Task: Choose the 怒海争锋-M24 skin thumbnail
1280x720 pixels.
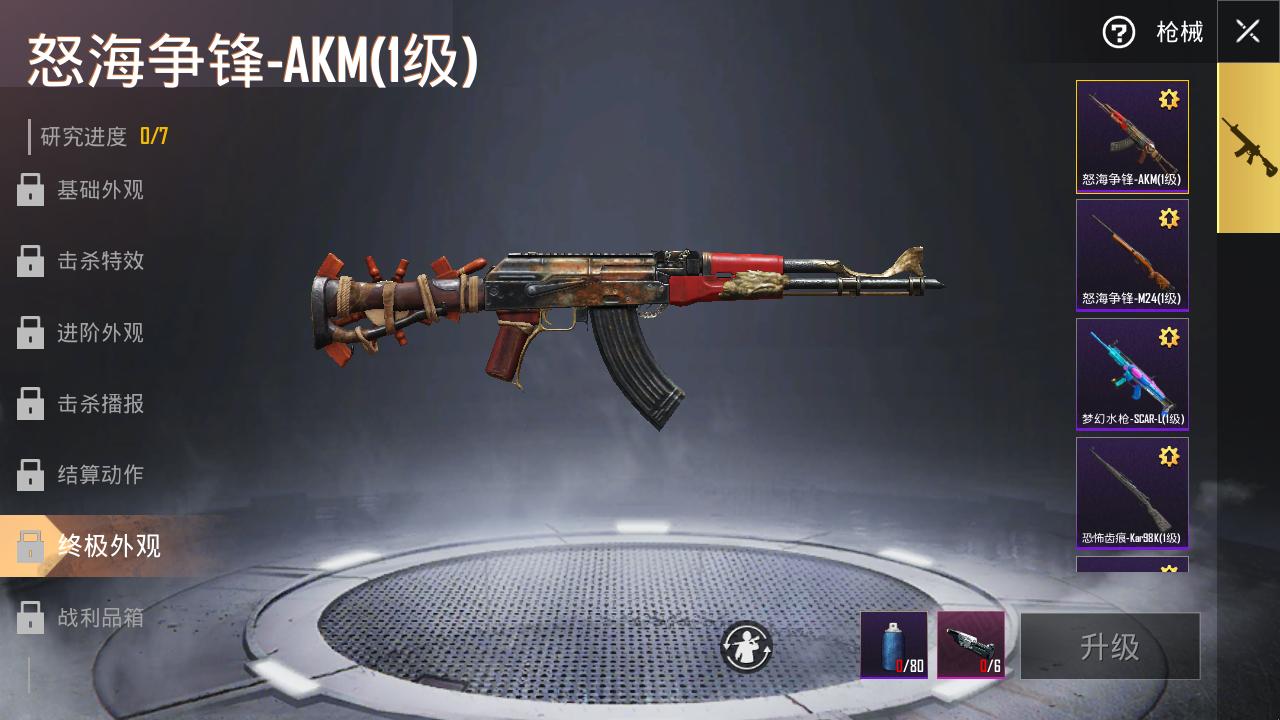Action: coord(1132,255)
